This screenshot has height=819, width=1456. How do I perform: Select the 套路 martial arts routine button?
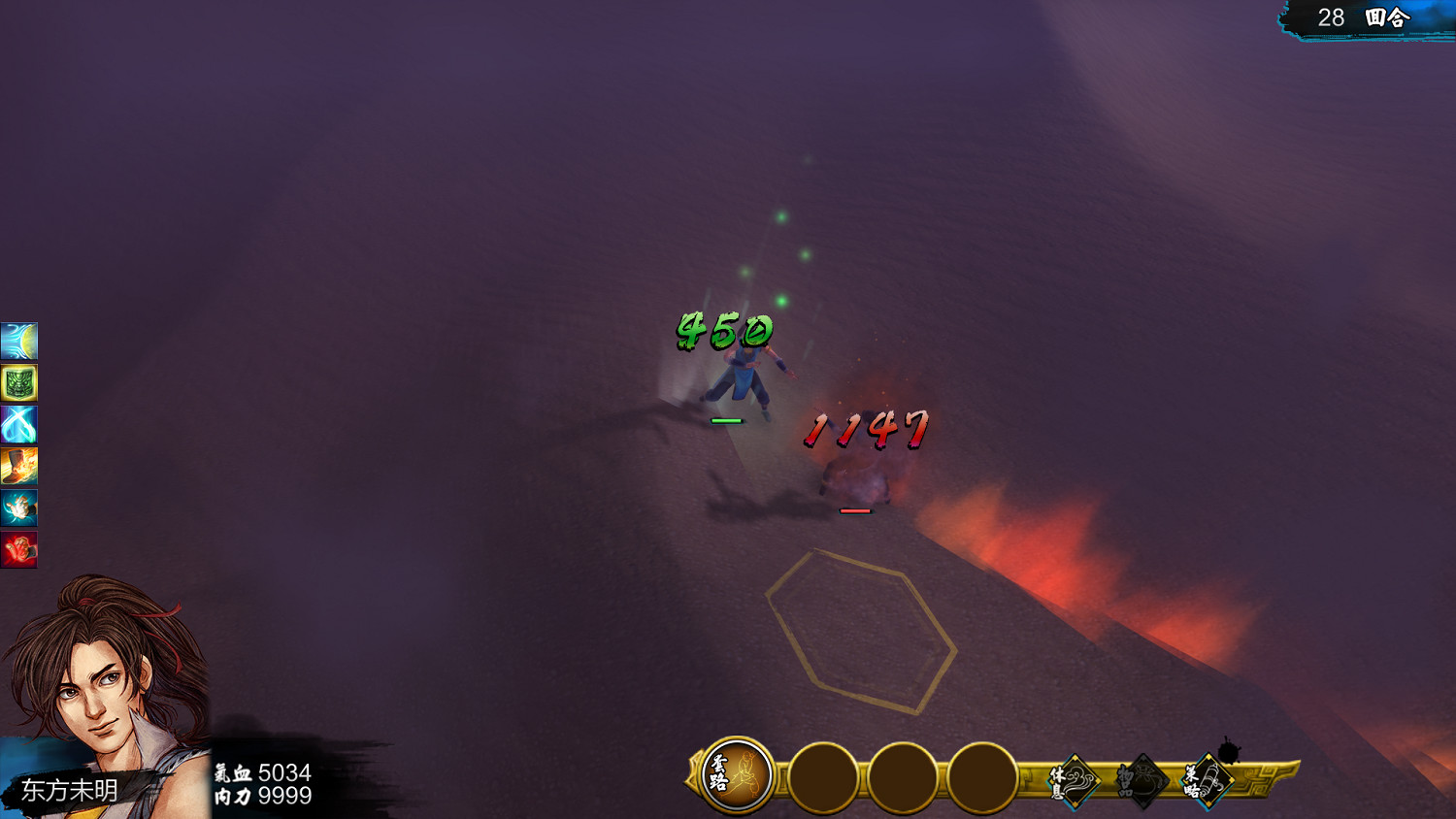[x=737, y=774]
